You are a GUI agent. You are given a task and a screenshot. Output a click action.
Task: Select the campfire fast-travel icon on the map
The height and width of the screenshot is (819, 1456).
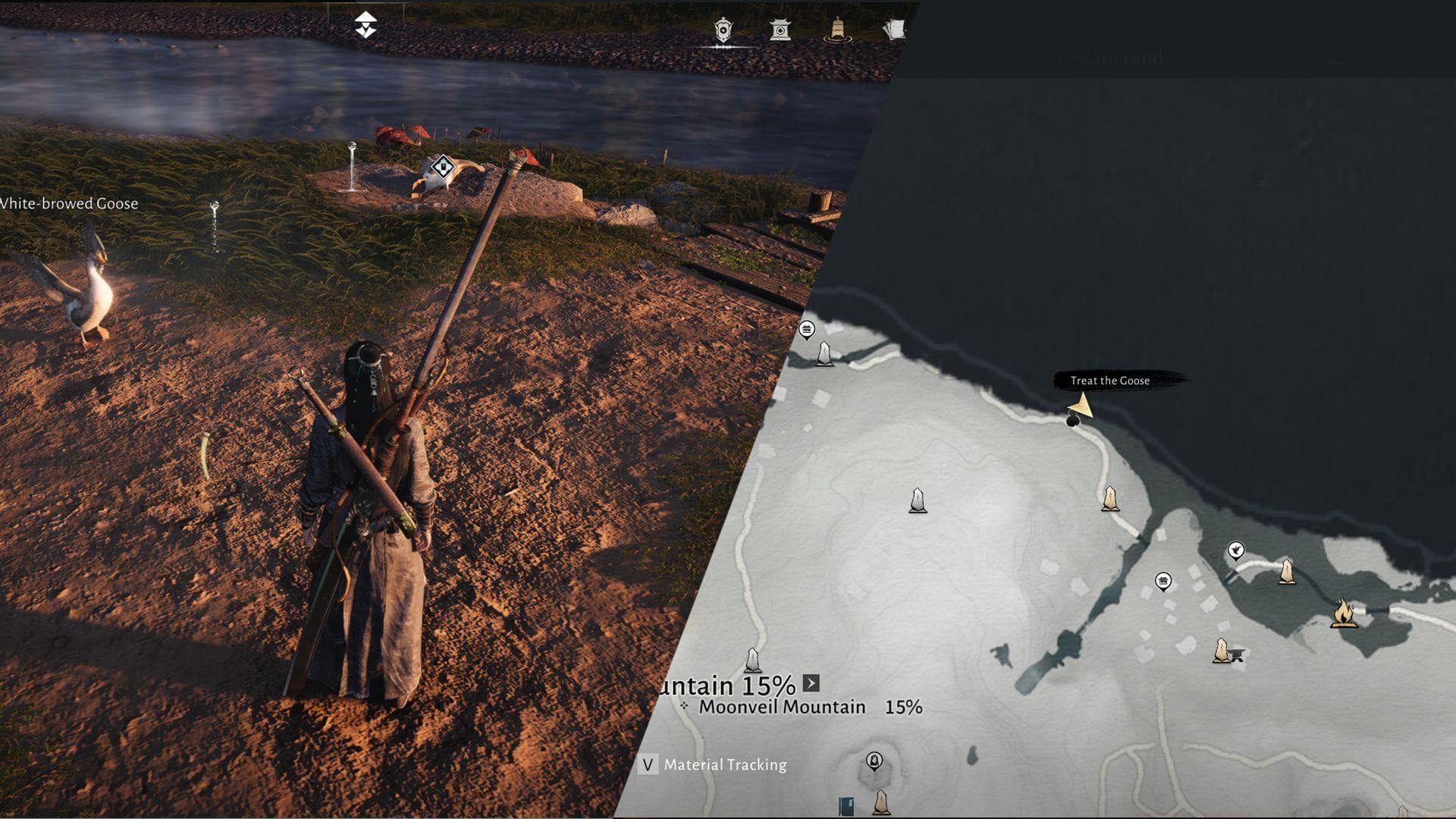coord(1344,614)
